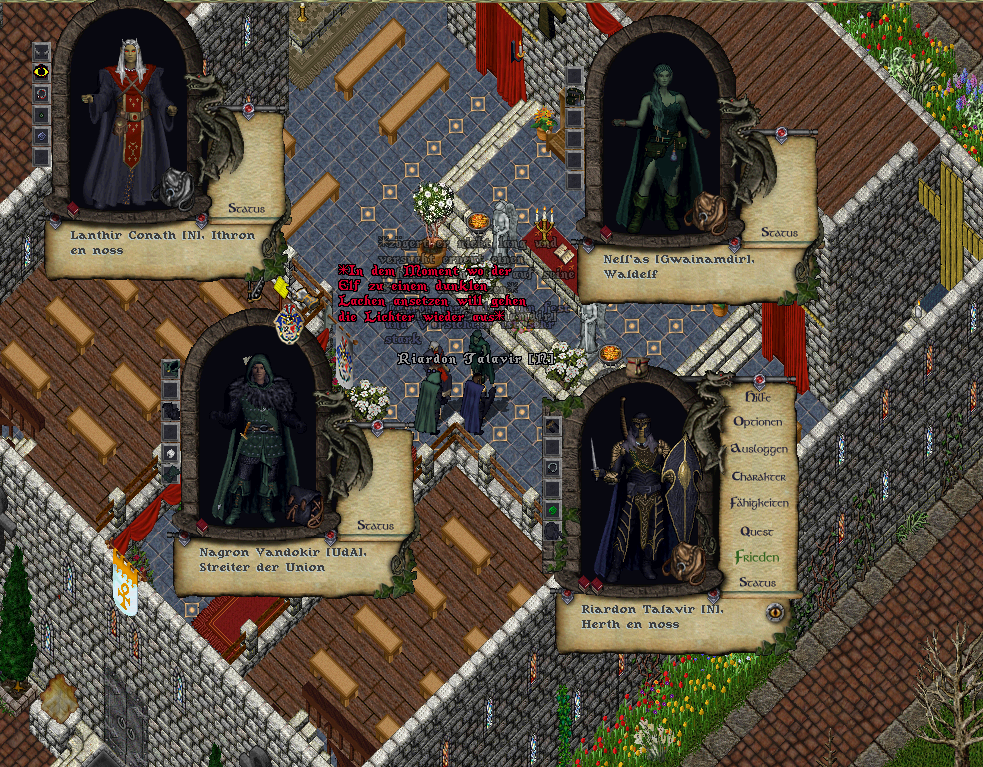Viewport: 983px width, 767px height.
Task: Open Nell'as brown backpack
Action: [x=707, y=213]
